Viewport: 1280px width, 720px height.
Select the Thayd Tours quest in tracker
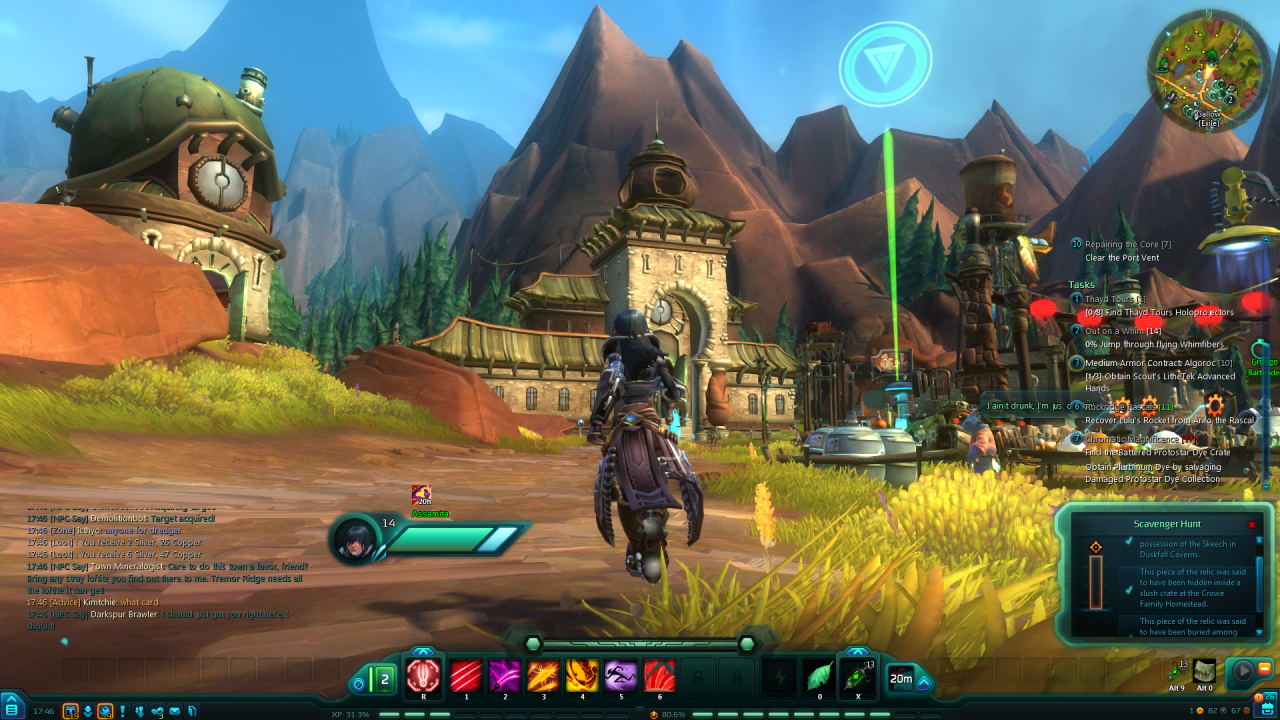(1114, 298)
